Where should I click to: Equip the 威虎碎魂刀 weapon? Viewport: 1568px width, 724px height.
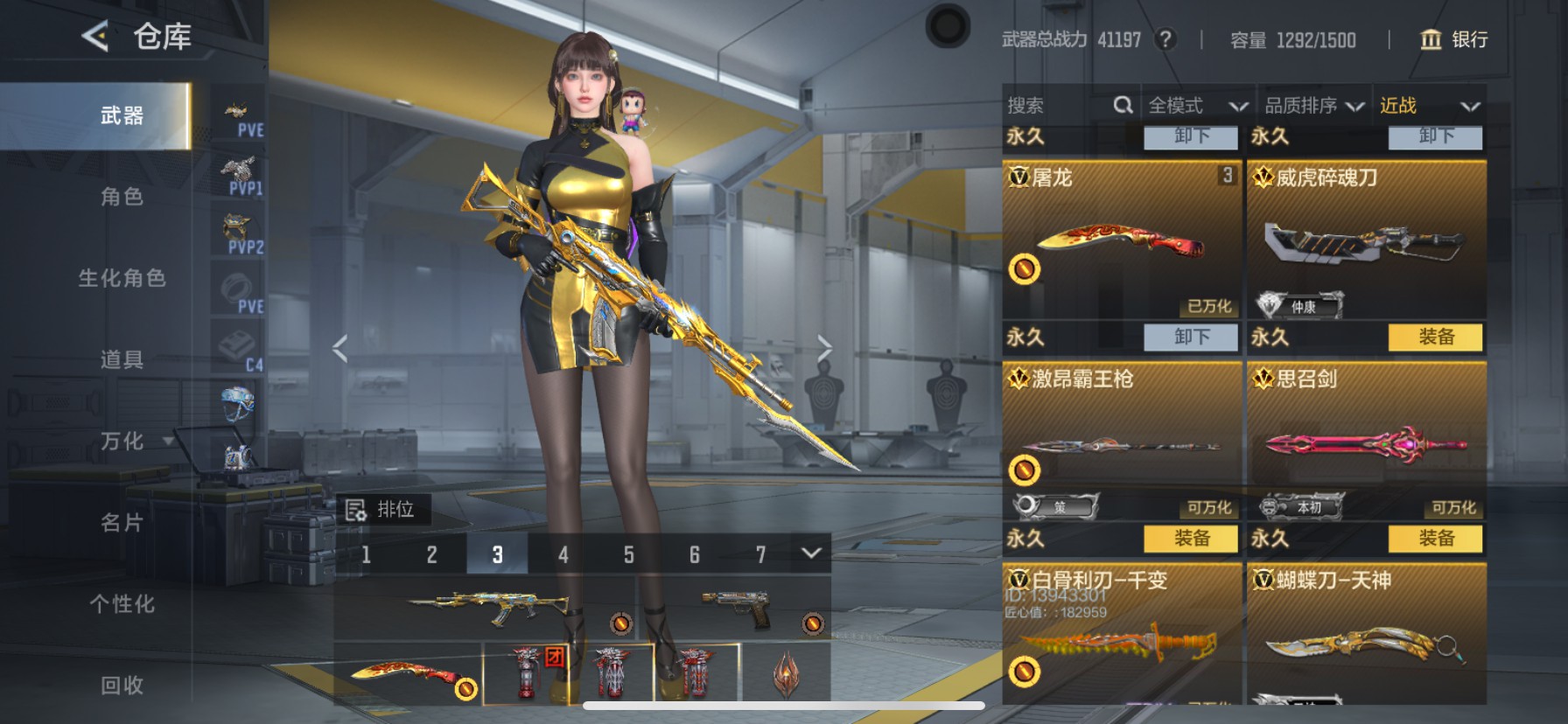click(1435, 337)
